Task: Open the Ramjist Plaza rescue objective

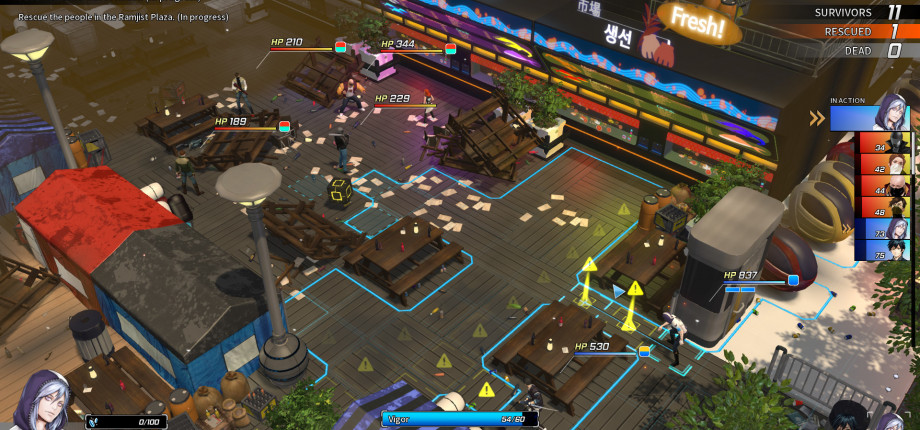Action: (x=123, y=17)
